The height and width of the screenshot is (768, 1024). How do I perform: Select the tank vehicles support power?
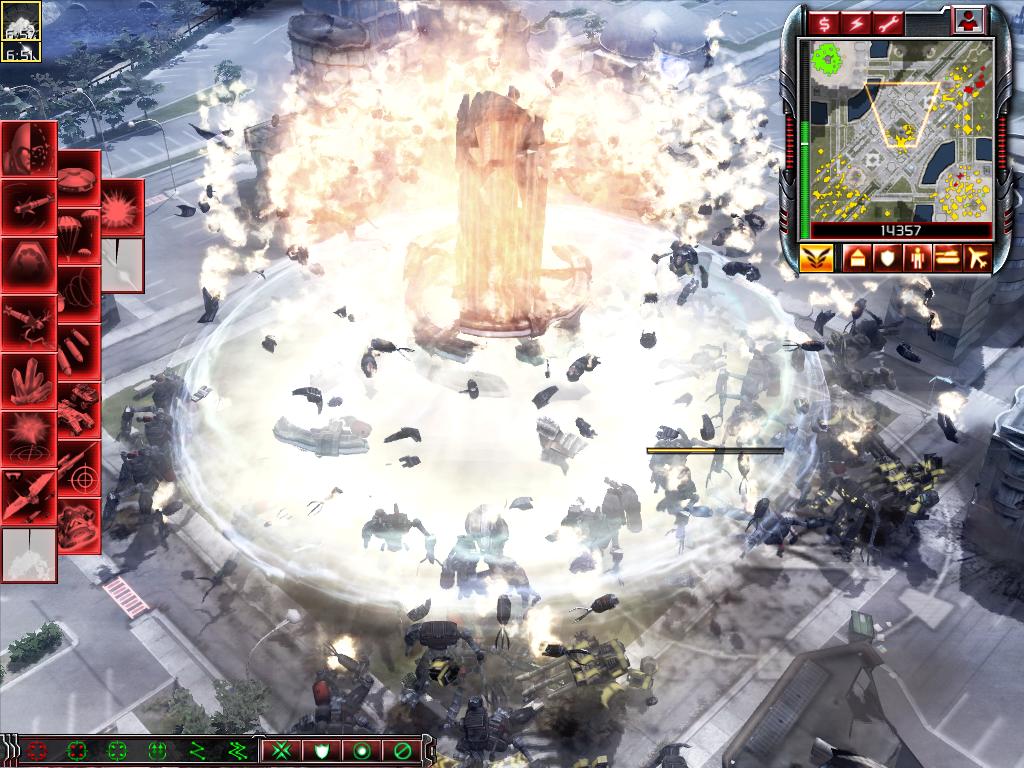78,409
